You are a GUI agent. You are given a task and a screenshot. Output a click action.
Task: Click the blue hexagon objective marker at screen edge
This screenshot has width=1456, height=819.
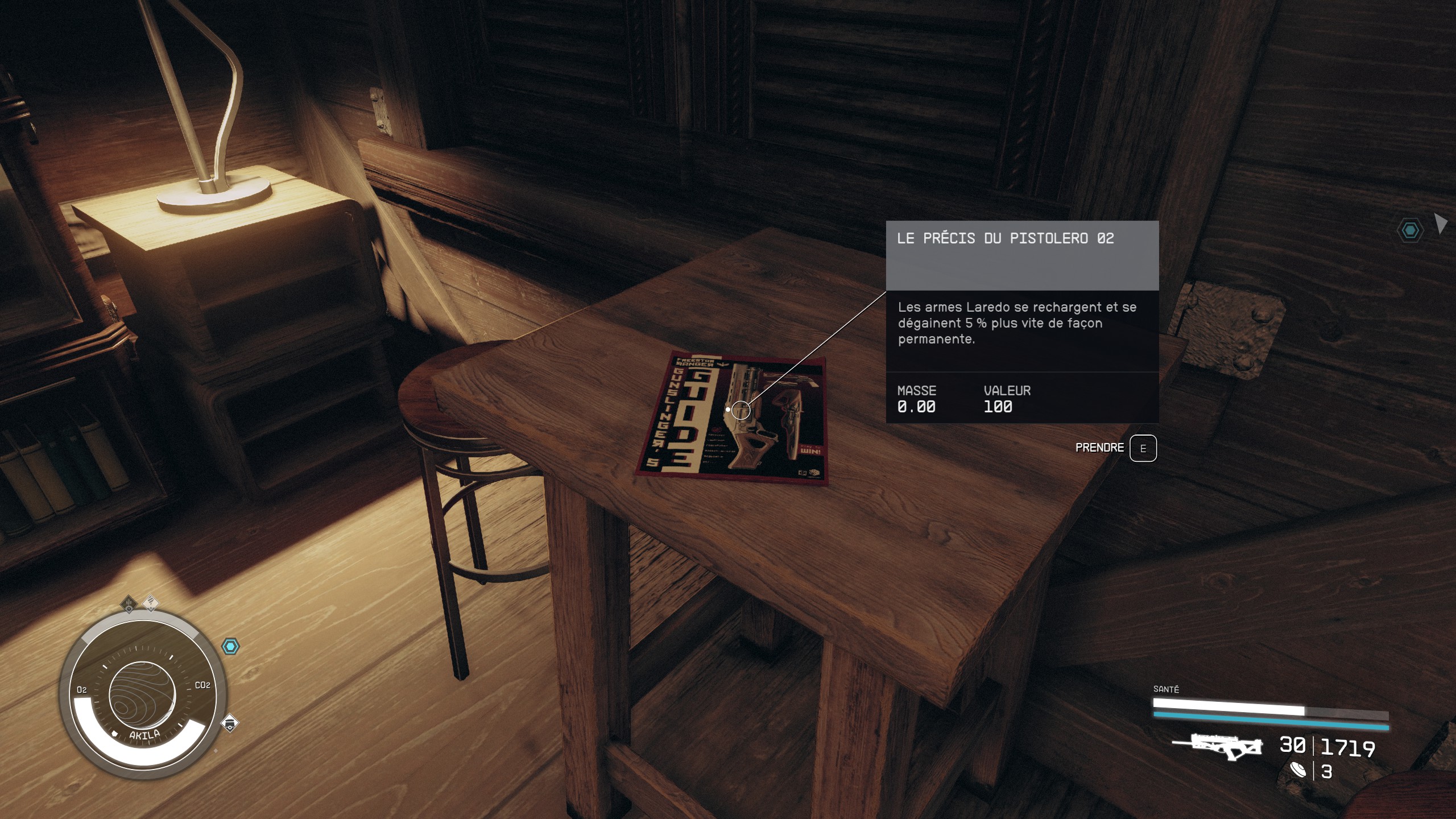click(x=1410, y=230)
